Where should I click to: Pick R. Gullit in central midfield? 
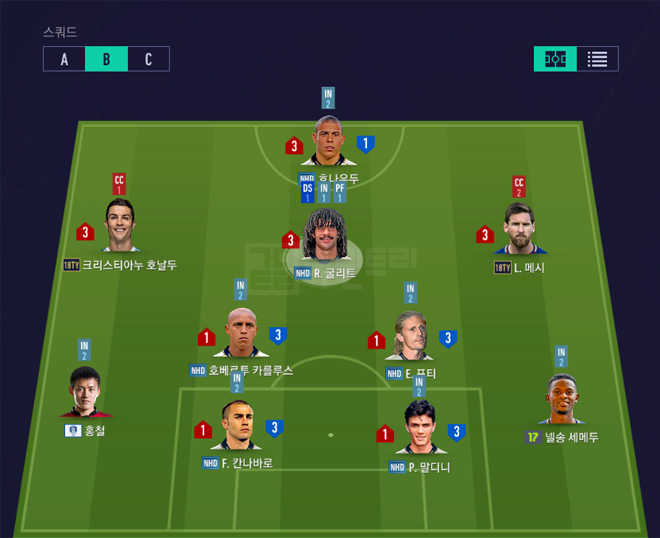tap(324, 240)
